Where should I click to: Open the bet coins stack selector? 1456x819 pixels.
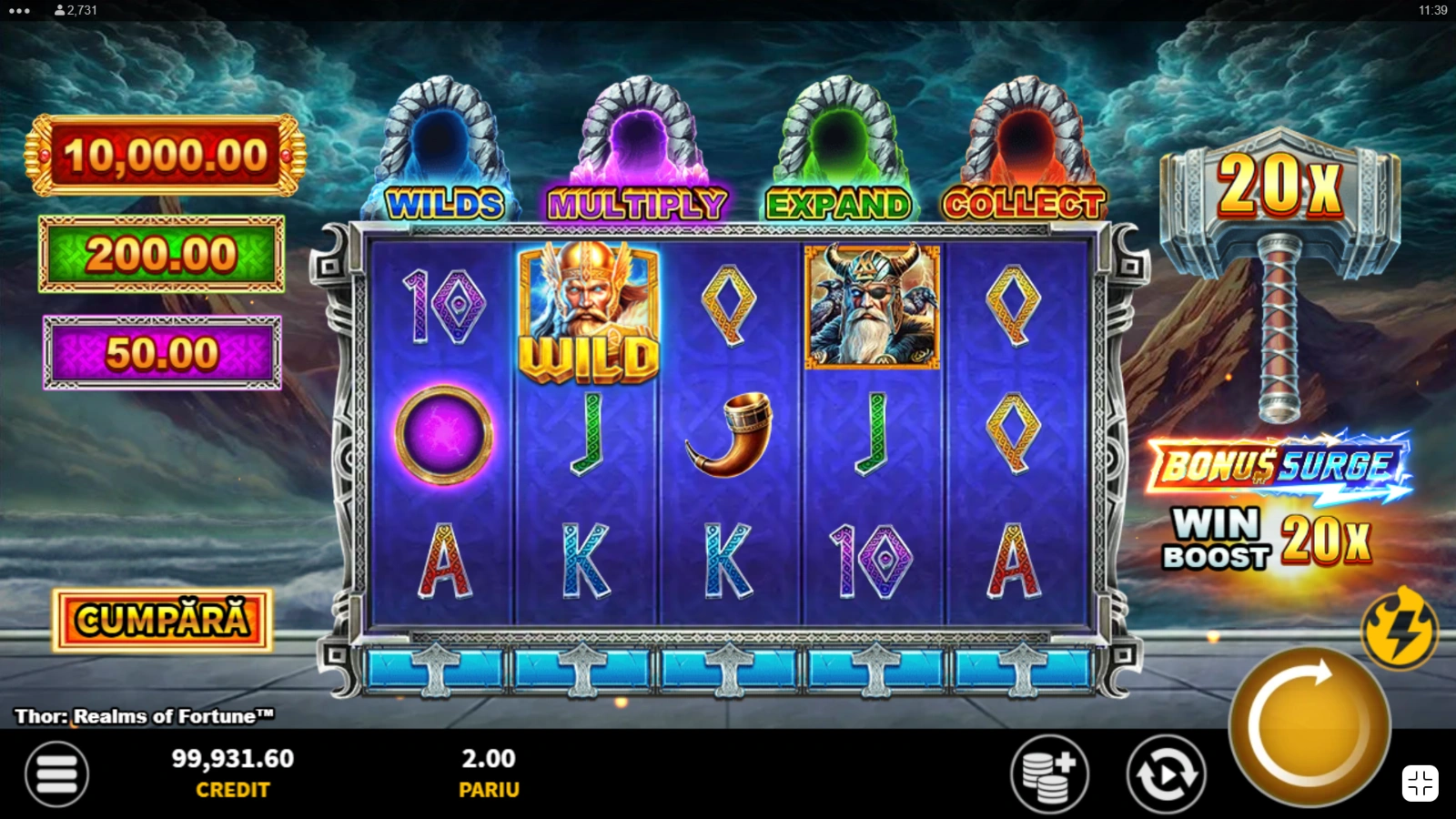click(x=1049, y=773)
